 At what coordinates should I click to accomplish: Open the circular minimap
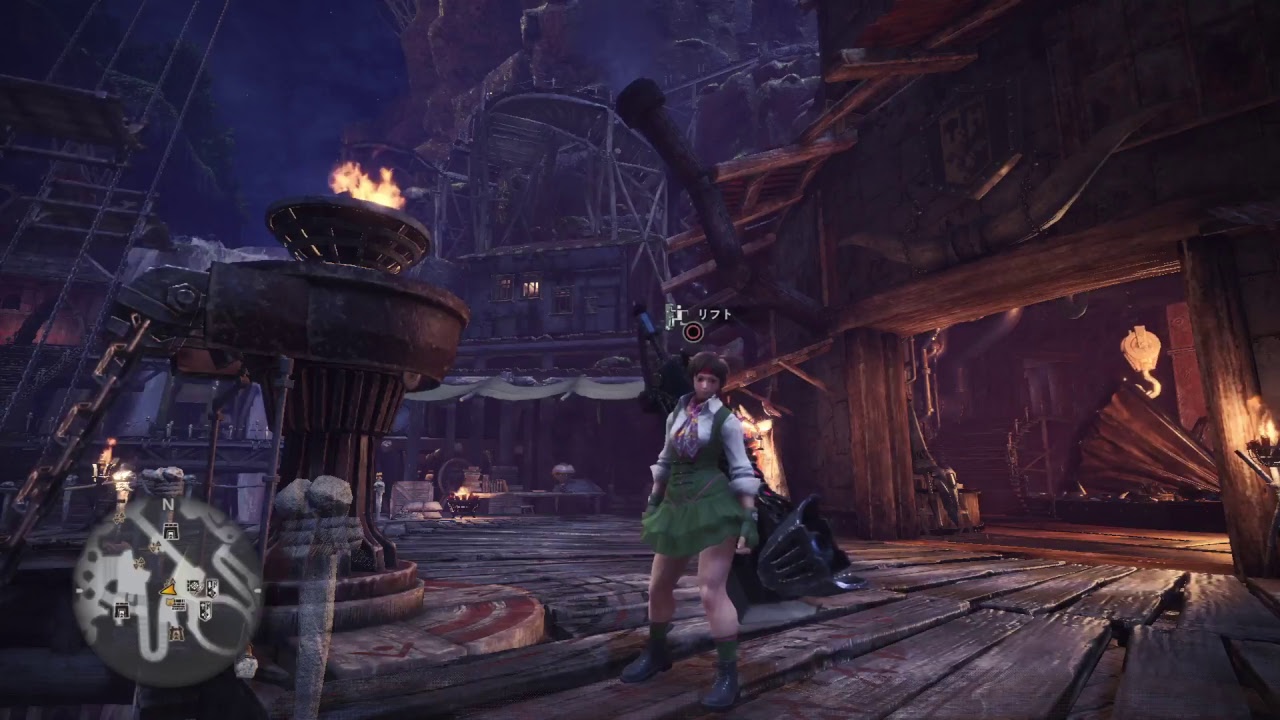(168, 592)
